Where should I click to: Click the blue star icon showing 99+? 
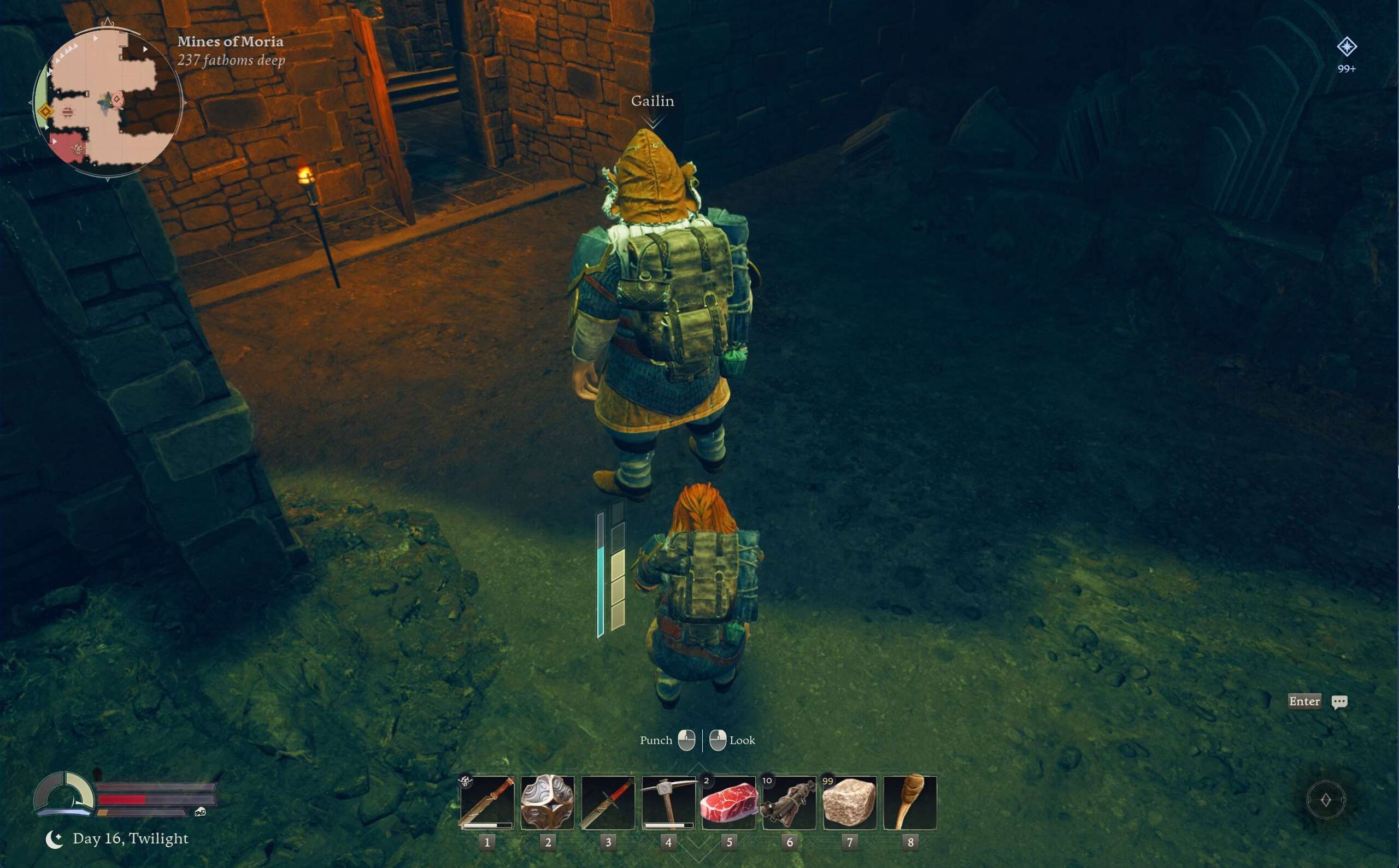(1347, 47)
